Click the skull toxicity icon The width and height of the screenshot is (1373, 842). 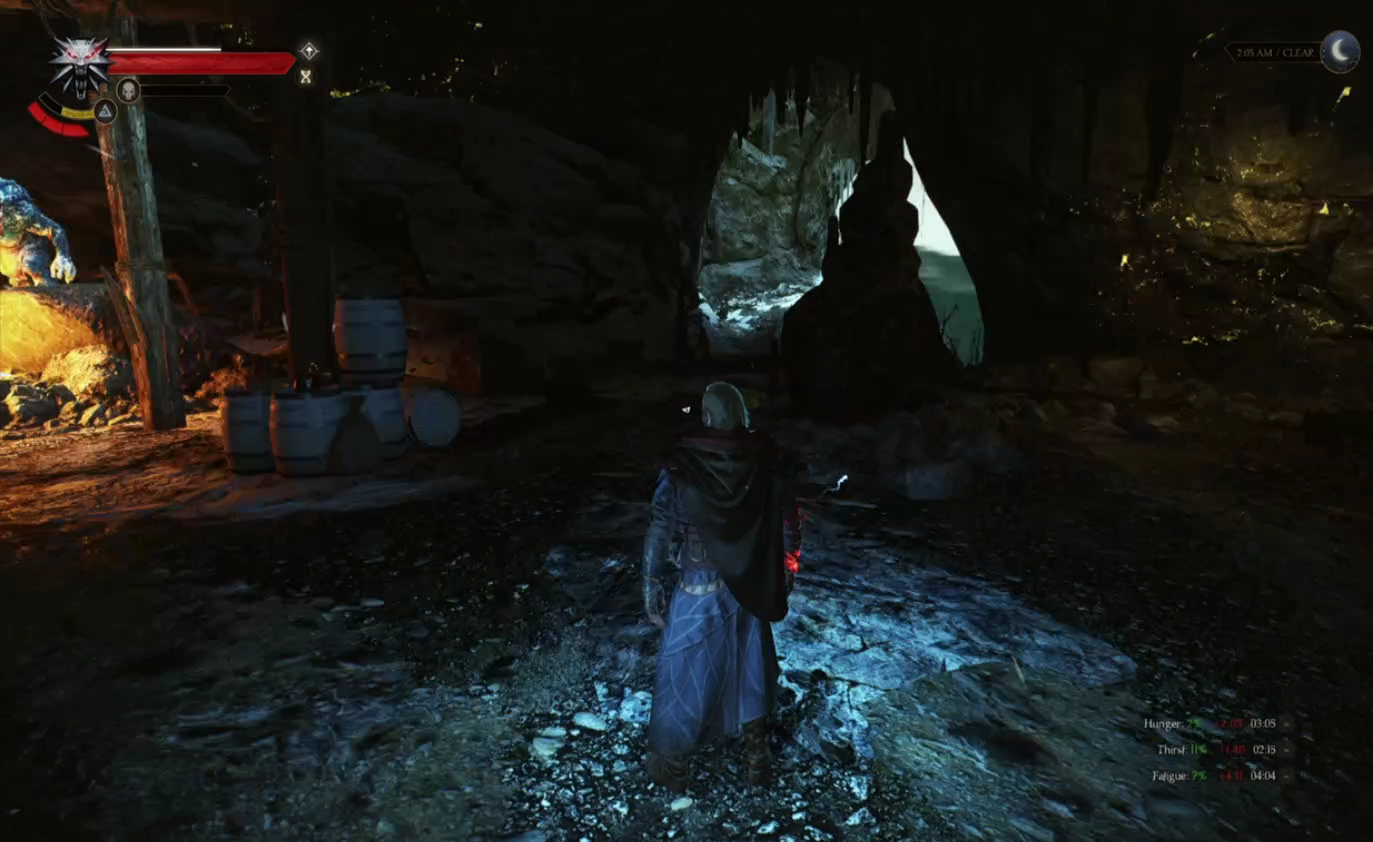[x=128, y=90]
